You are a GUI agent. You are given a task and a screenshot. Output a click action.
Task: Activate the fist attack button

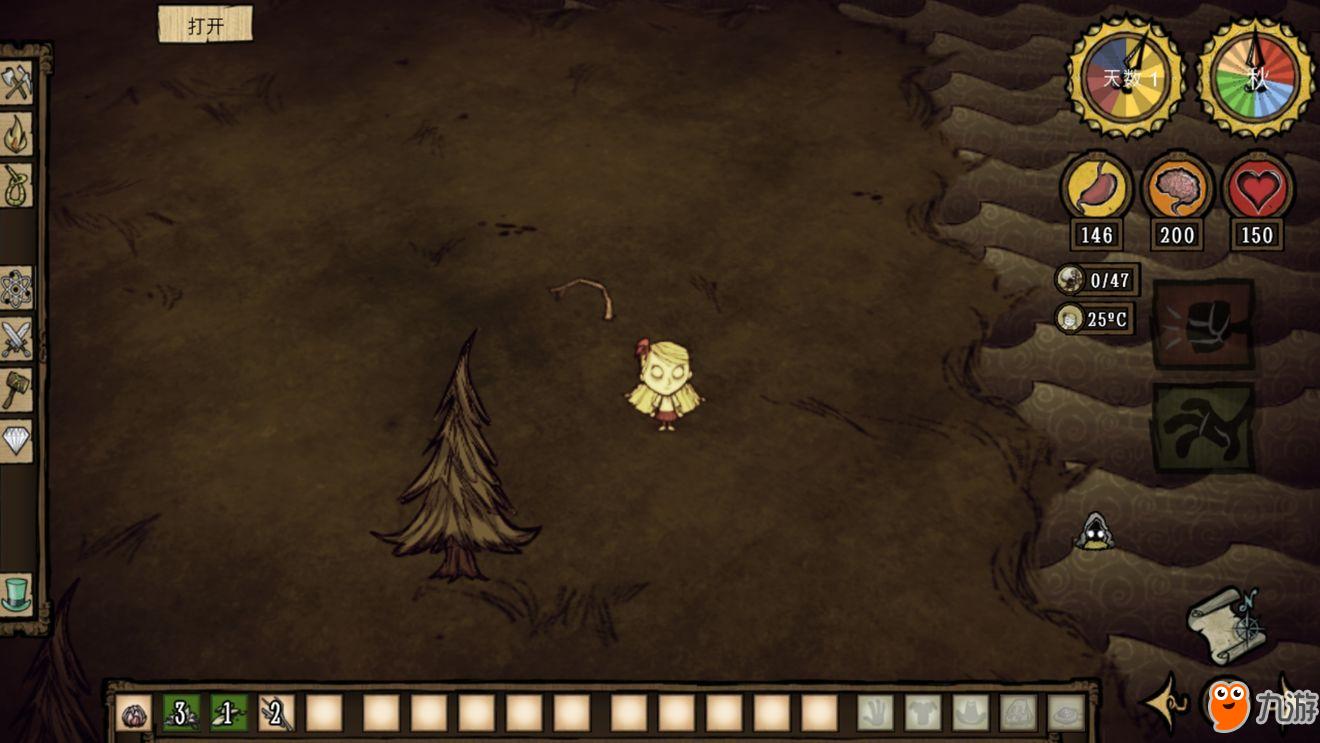(x=1203, y=325)
